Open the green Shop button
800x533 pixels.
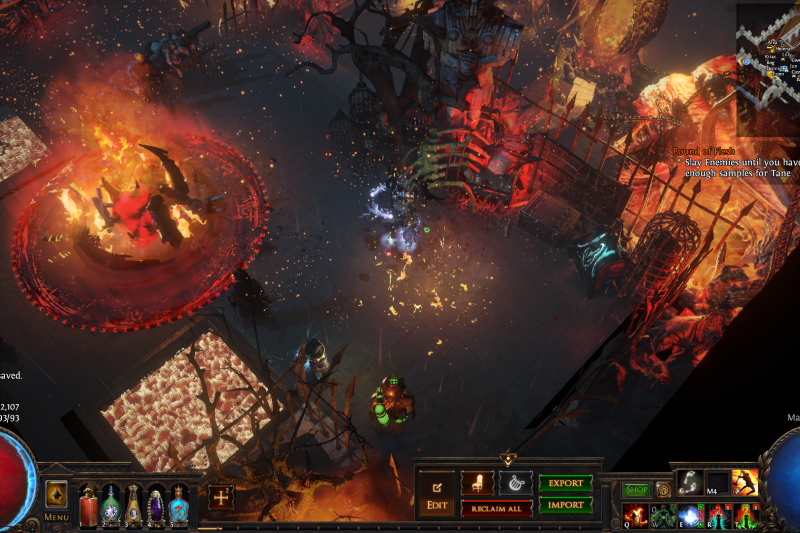[x=637, y=490]
